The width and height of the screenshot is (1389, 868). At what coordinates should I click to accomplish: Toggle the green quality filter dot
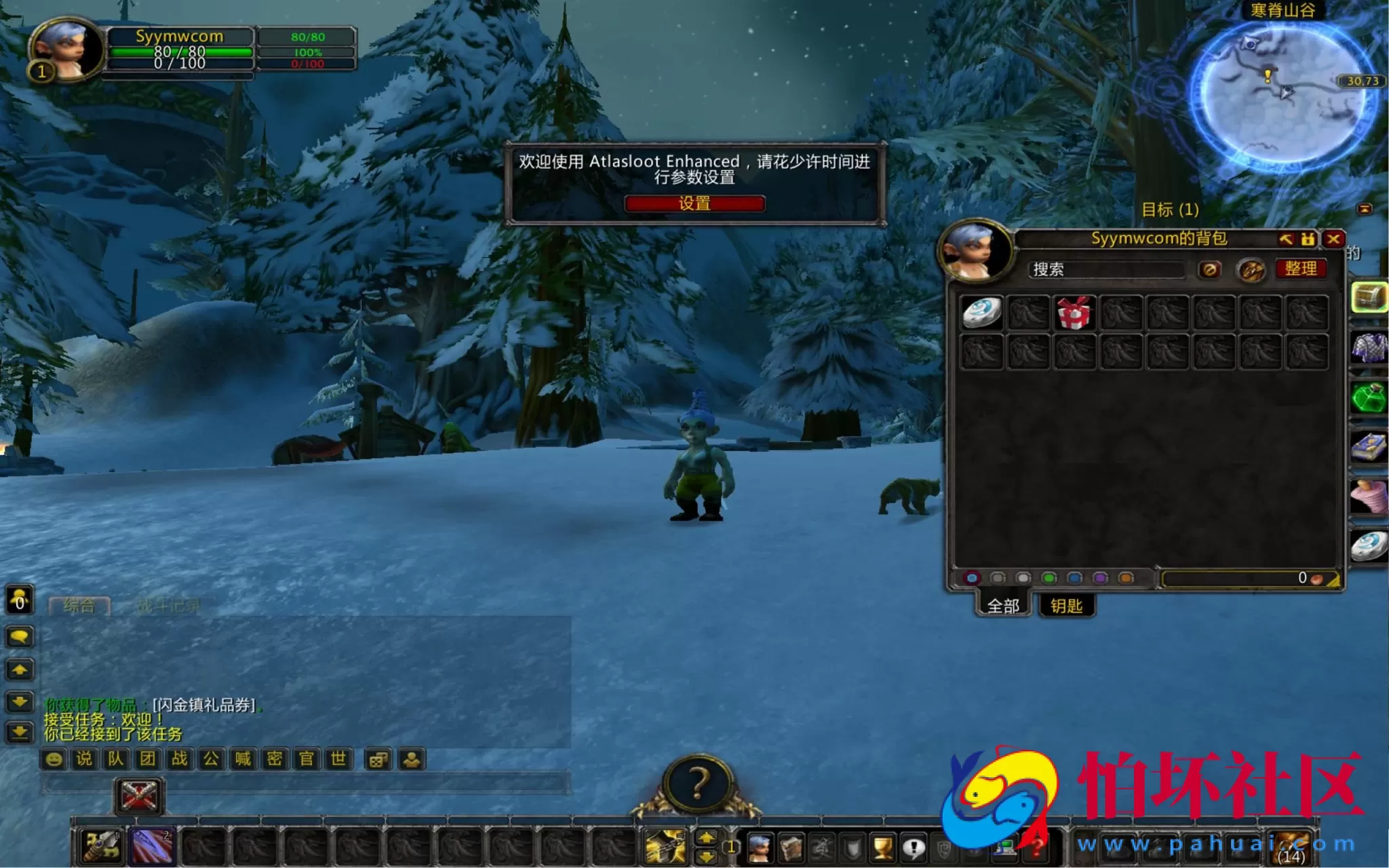tap(1048, 578)
